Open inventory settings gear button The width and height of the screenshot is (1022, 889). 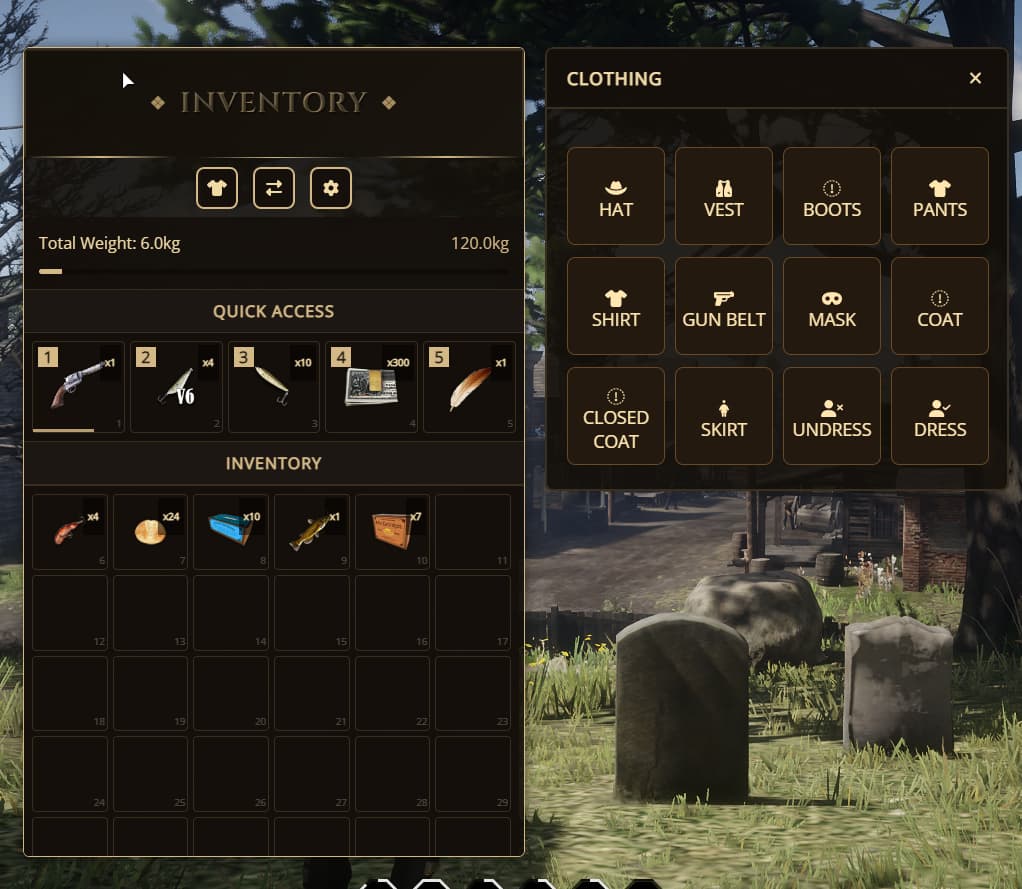click(331, 188)
